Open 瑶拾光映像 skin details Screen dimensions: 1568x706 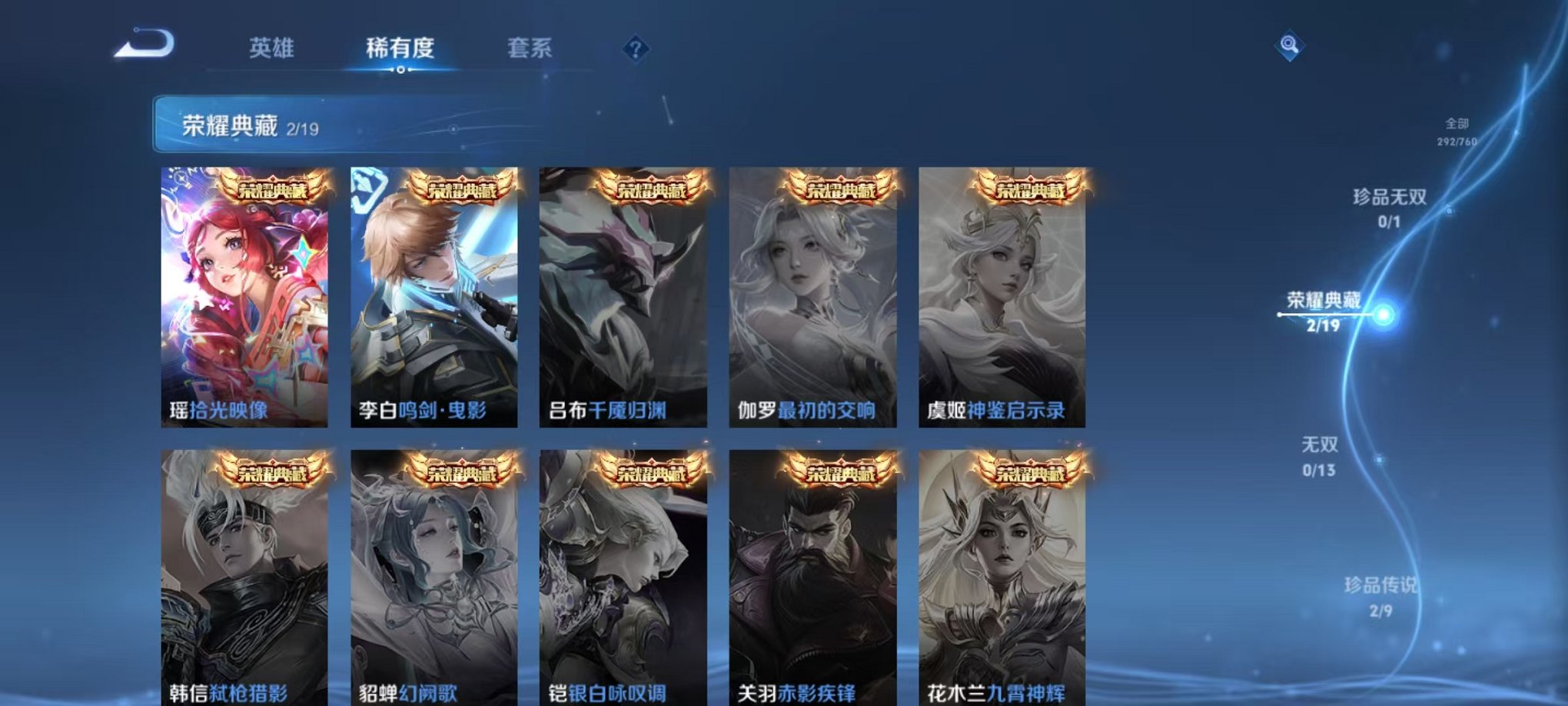[247, 292]
